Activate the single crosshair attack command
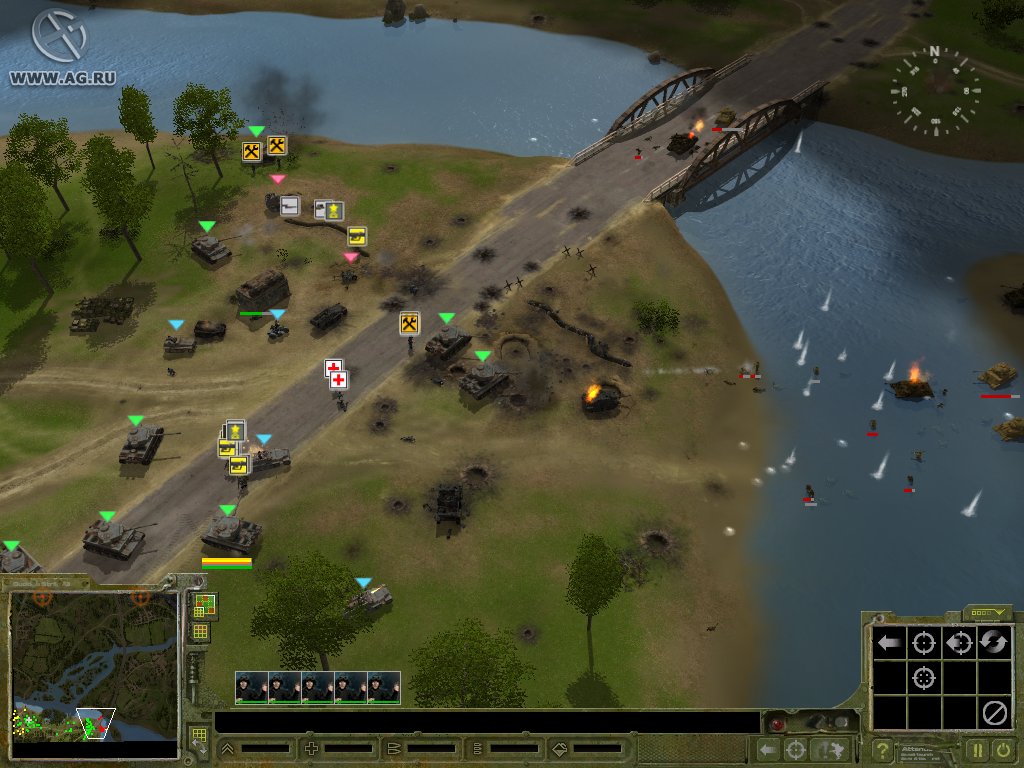The image size is (1024, 768). 924,643
